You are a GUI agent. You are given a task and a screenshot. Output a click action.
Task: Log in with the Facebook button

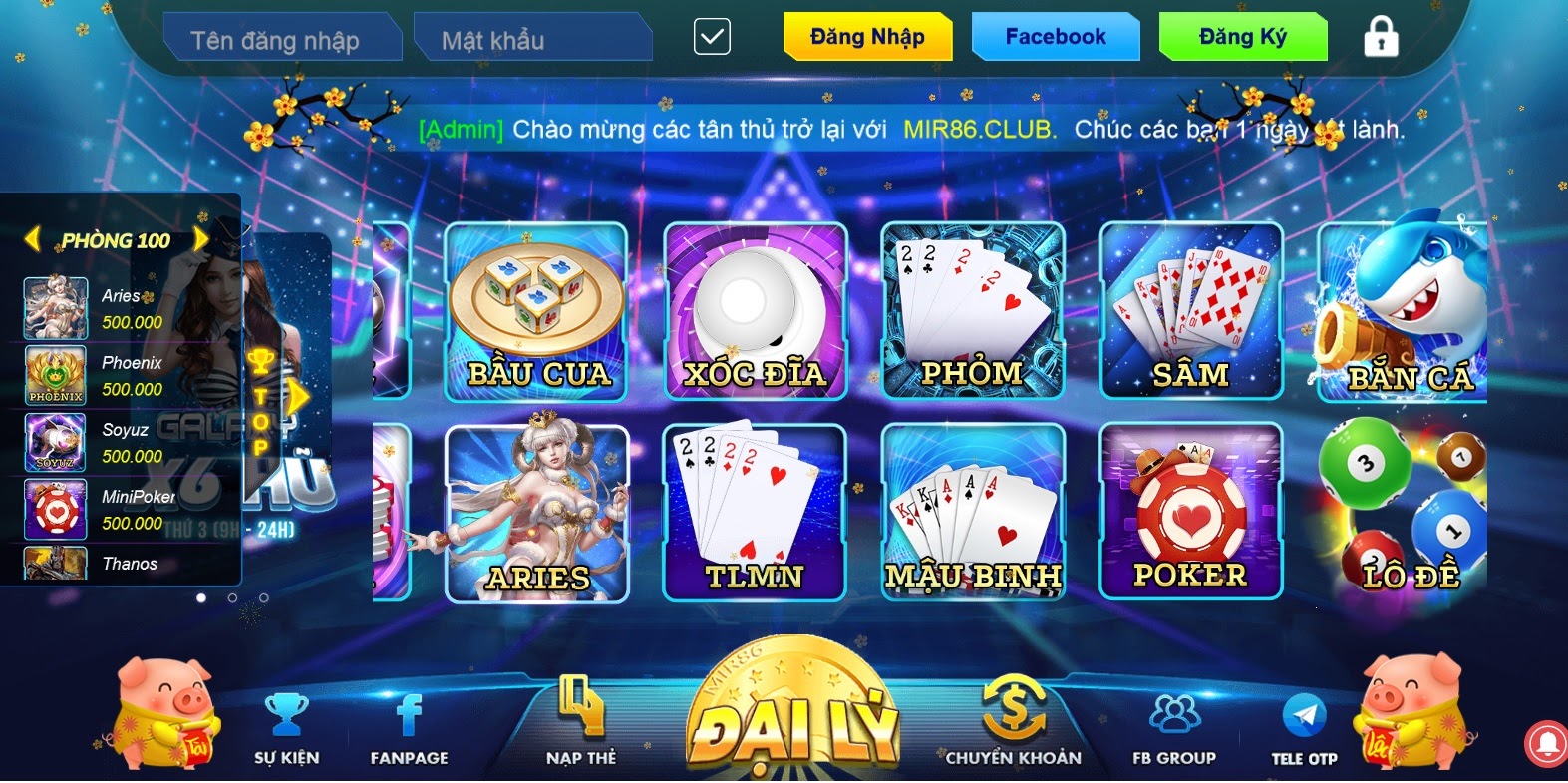click(1055, 37)
